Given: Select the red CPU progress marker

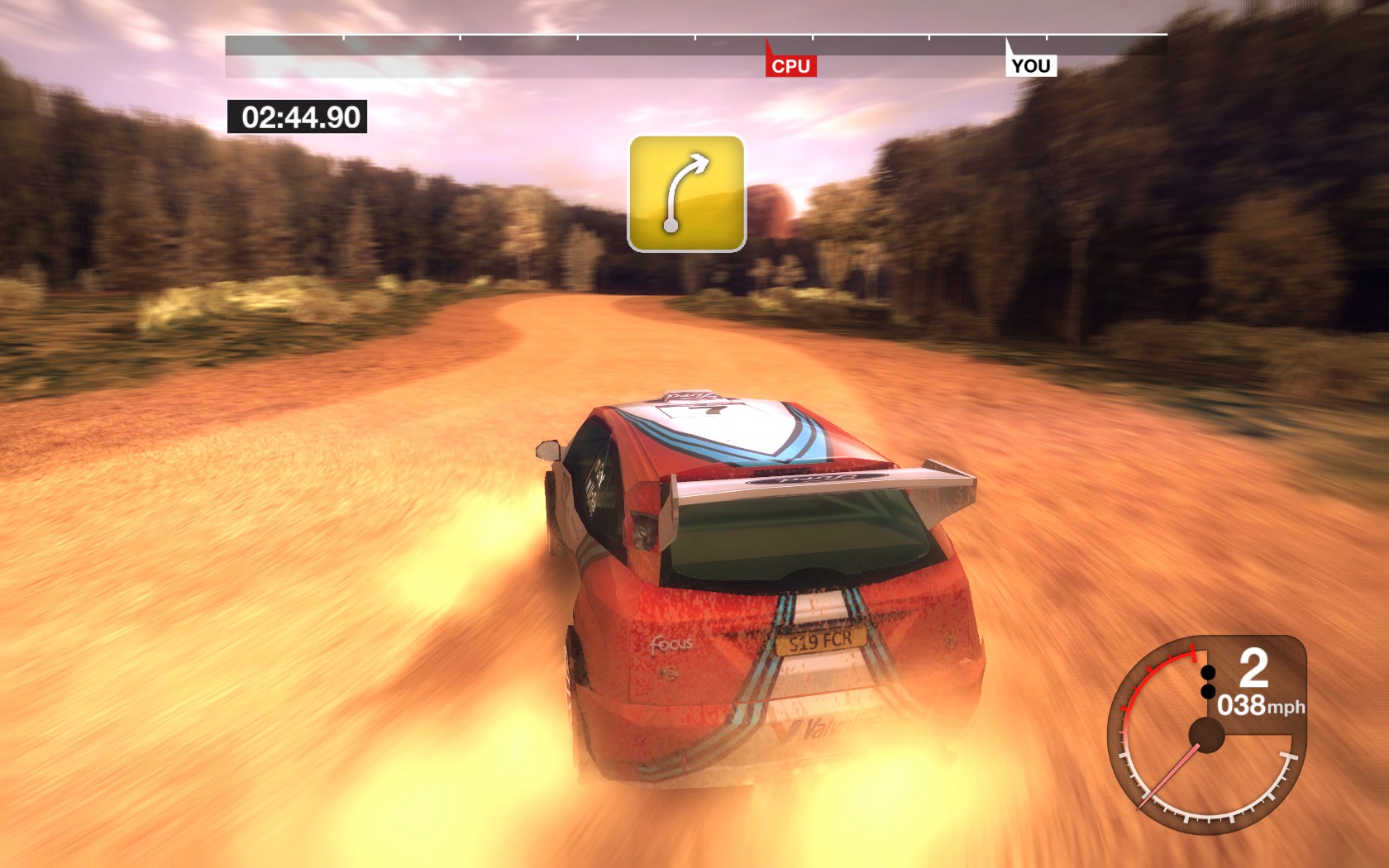Looking at the screenshot, I should 790,65.
